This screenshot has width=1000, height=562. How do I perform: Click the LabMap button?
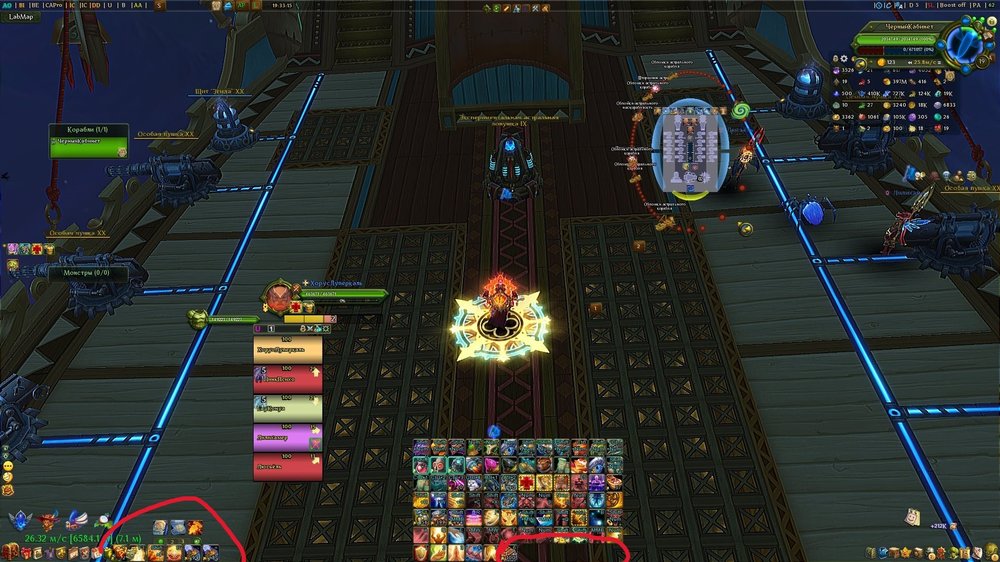click(x=21, y=16)
